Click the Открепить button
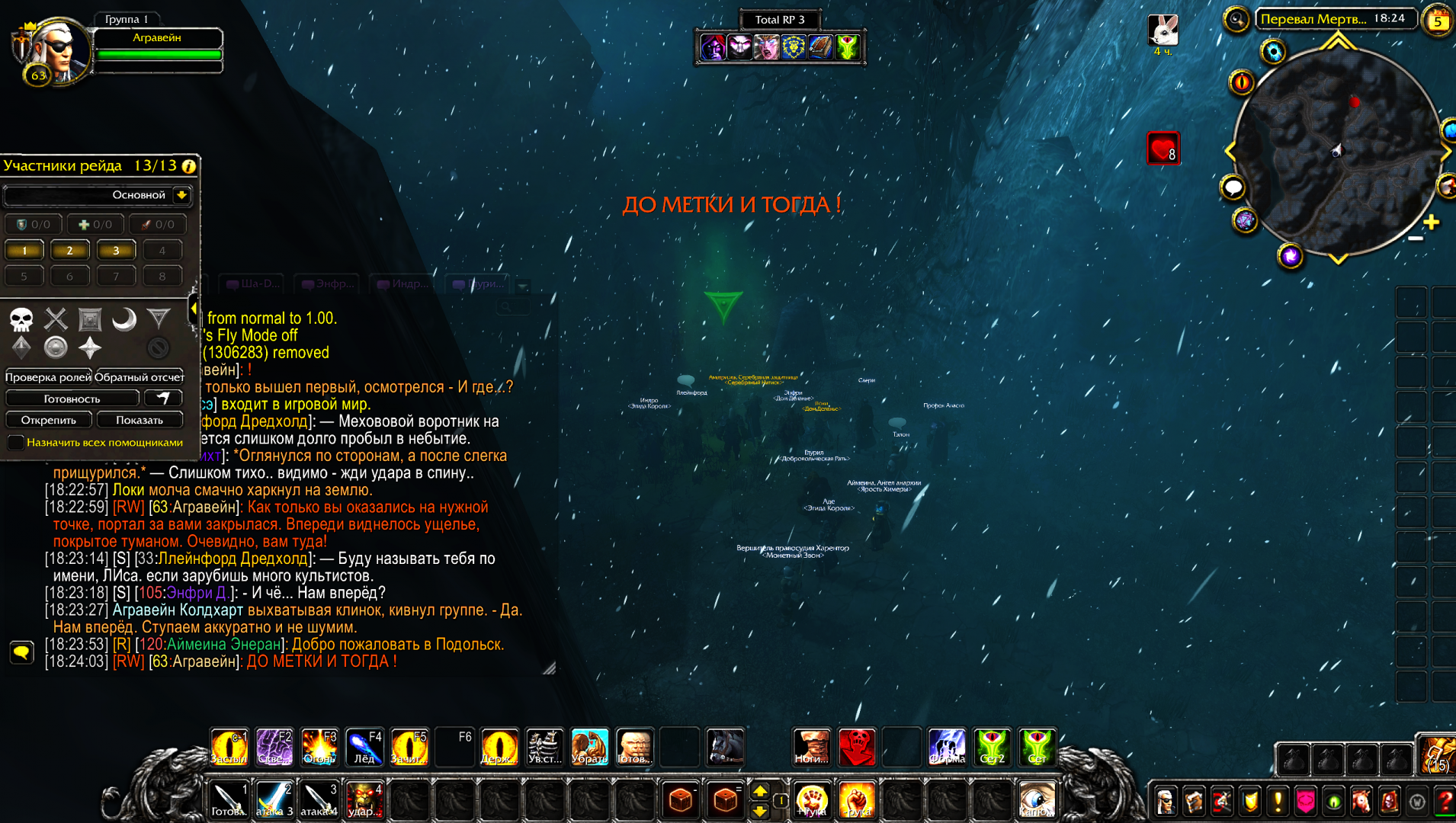 click(x=49, y=420)
